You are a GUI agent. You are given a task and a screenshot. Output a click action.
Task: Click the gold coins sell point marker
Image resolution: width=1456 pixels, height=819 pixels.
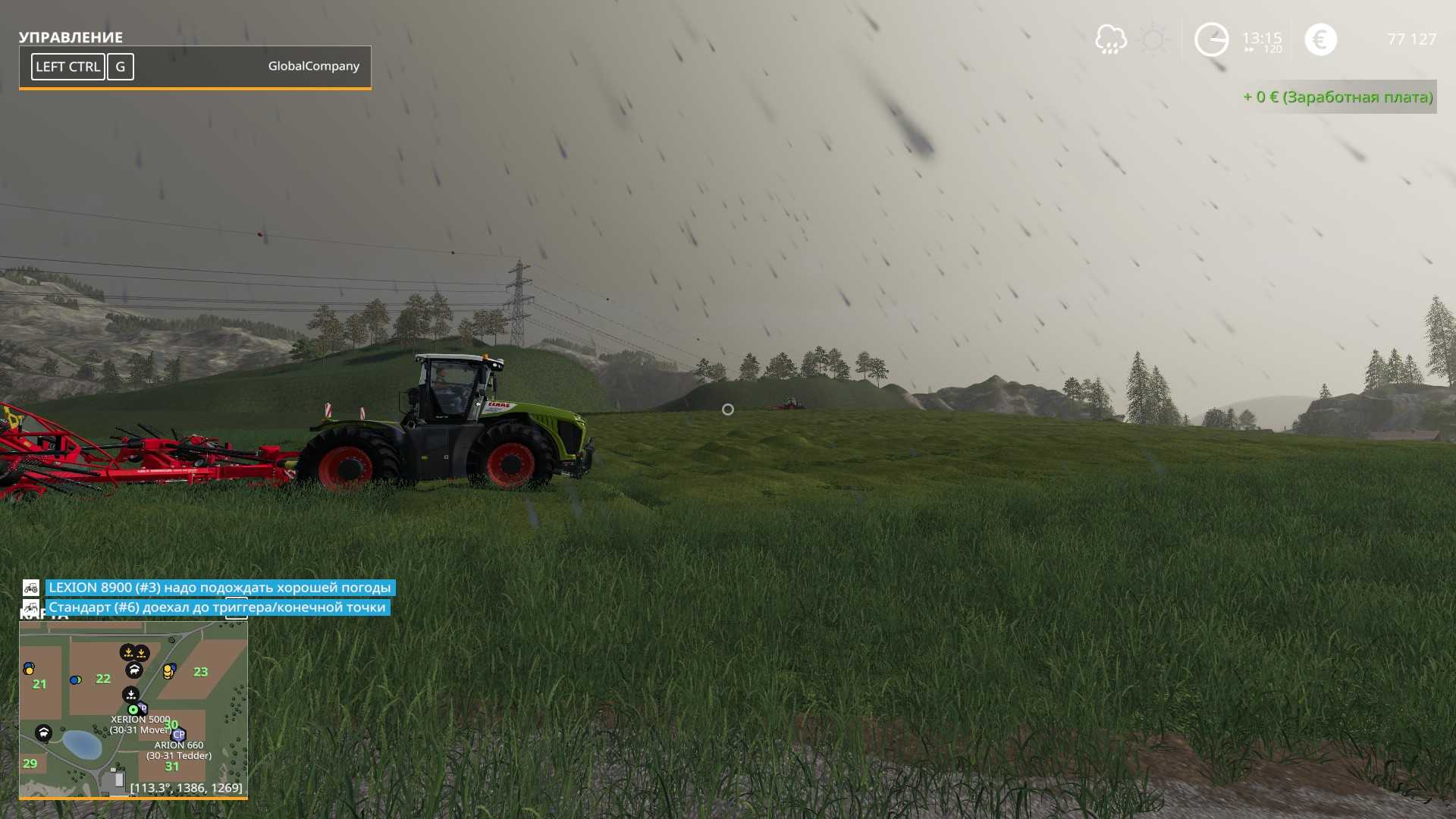(168, 671)
